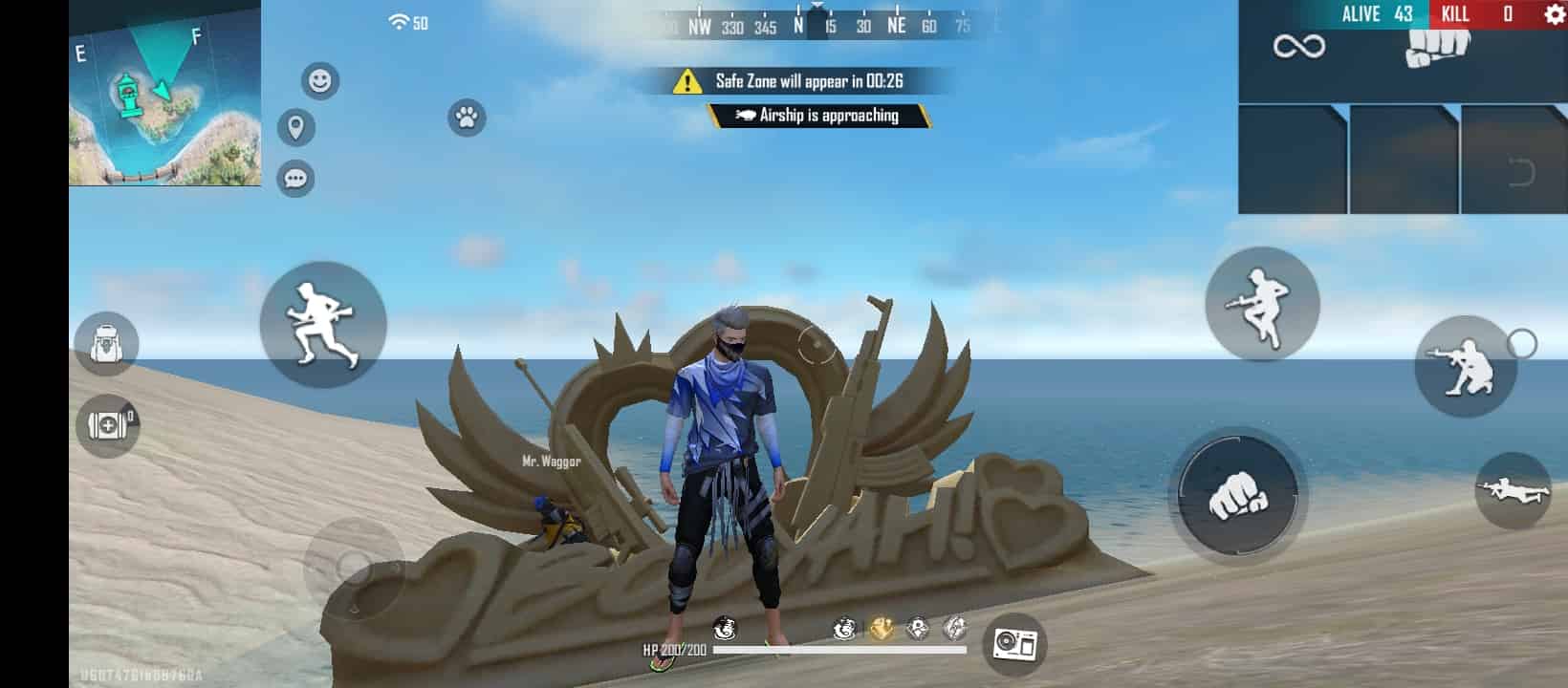This screenshot has width=1568, height=688.
Task: Expand the island minimap
Action: click(164, 94)
